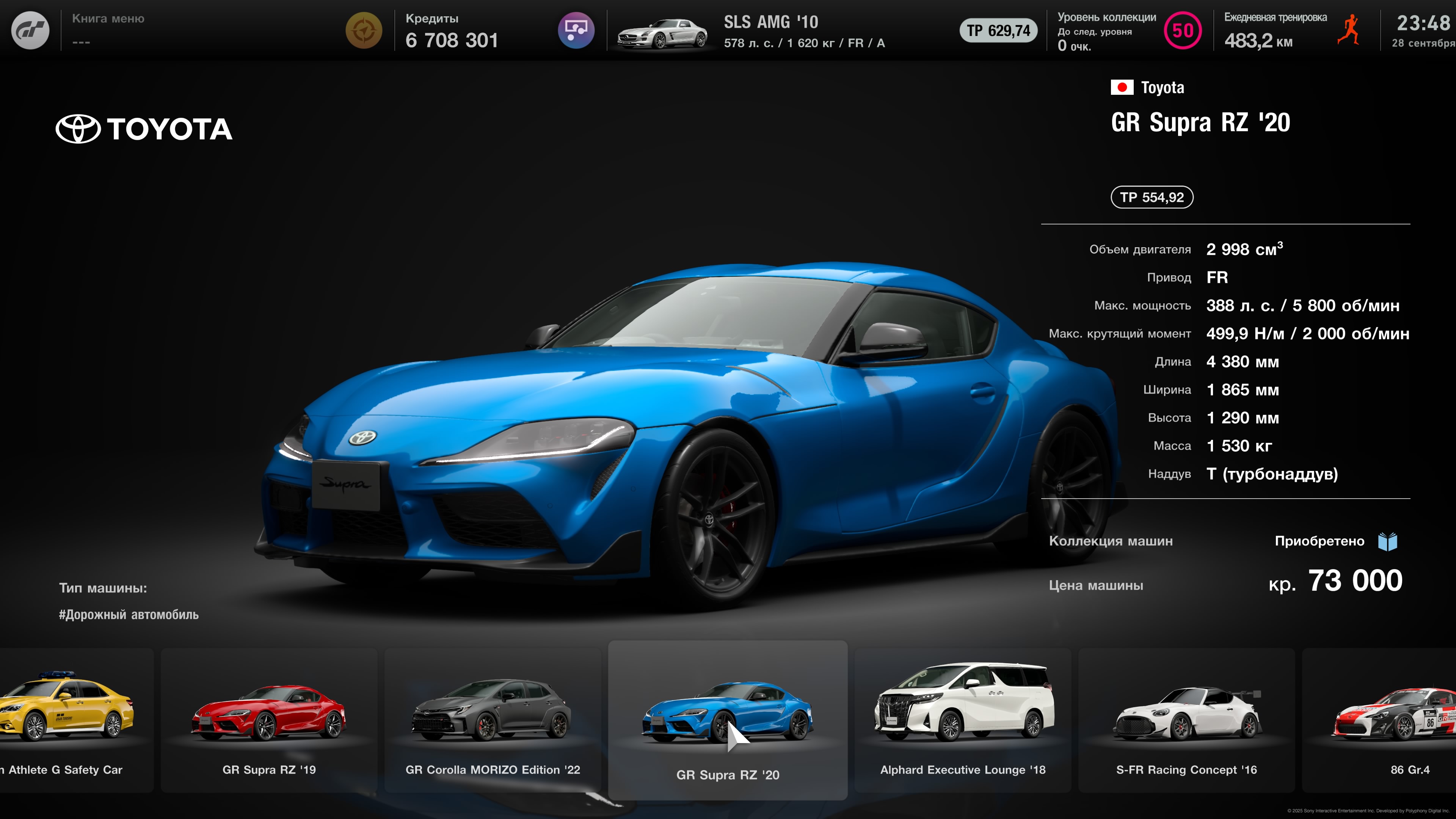Image resolution: width=1456 pixels, height=819 pixels.
Task: Show the collector level 50 badge
Action: point(1183,30)
